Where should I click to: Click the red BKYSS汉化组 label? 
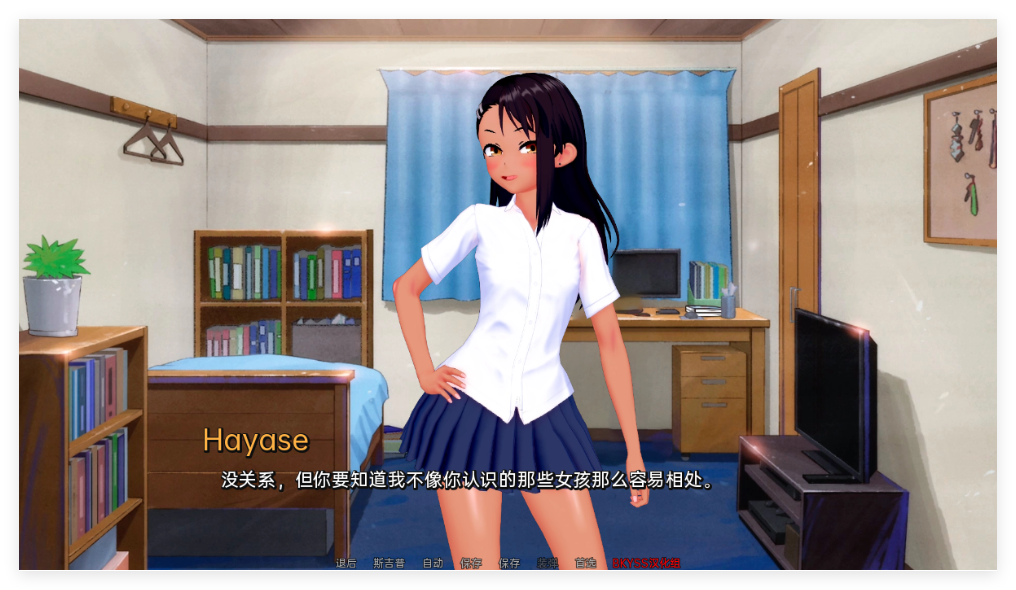[x=646, y=563]
